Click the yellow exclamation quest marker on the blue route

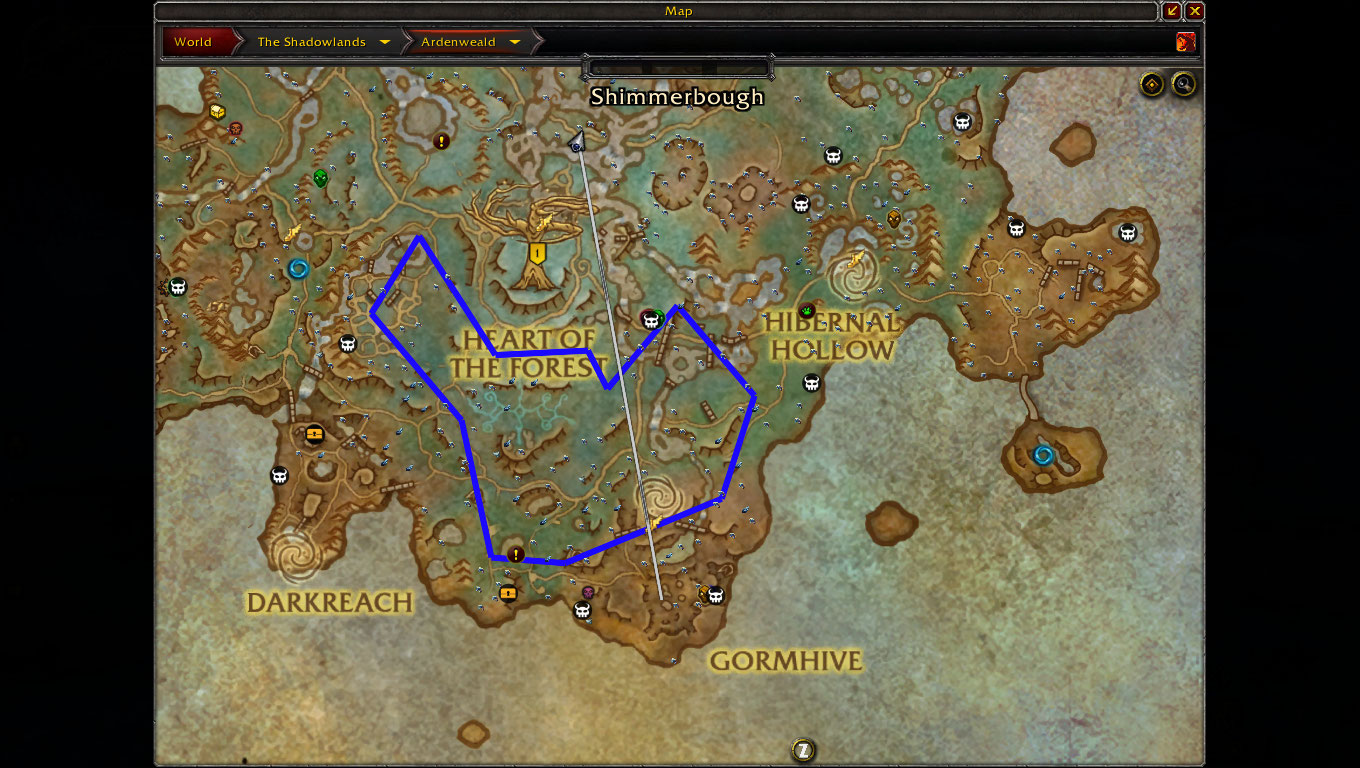[x=516, y=554]
